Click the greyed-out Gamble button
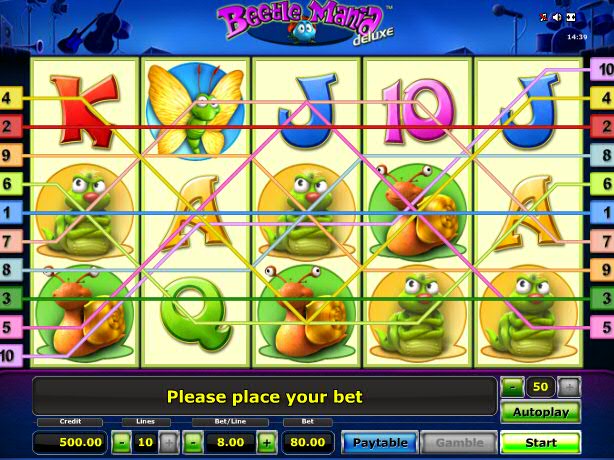 pos(459,442)
